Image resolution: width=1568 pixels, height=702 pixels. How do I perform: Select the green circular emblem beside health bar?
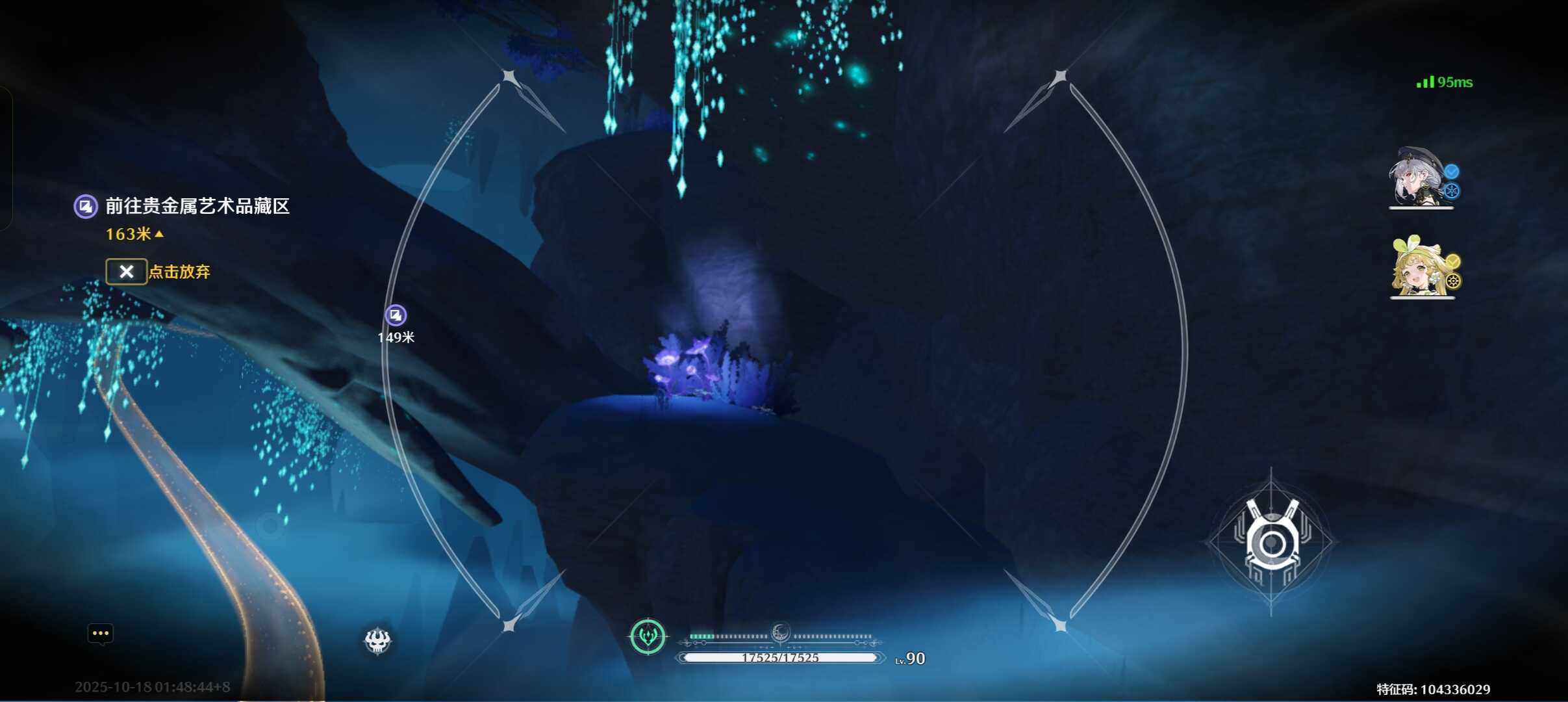click(648, 636)
